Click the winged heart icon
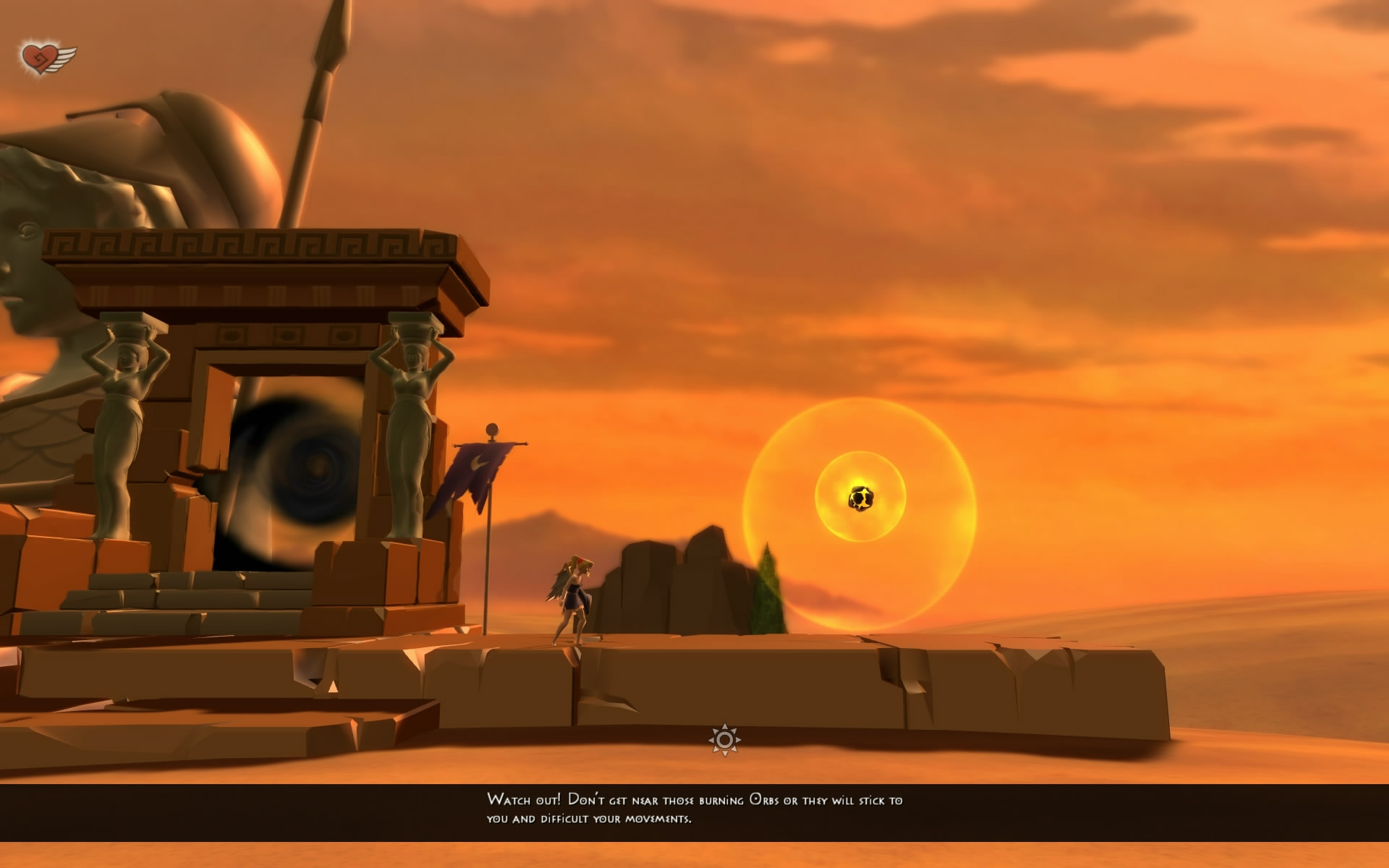This screenshot has width=1389, height=868. click(x=46, y=58)
